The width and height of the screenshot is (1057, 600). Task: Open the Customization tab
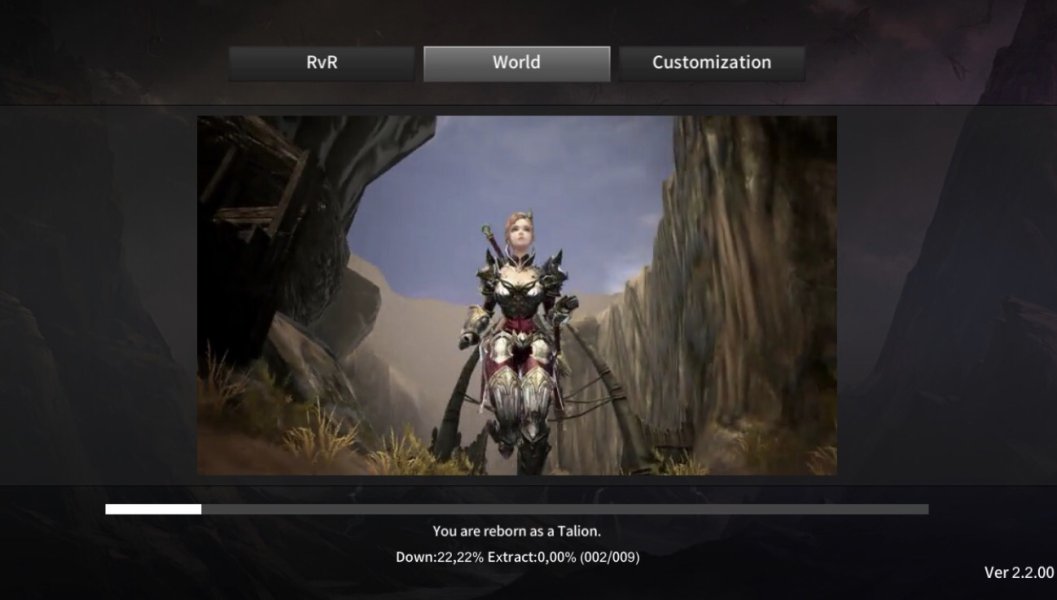point(711,63)
